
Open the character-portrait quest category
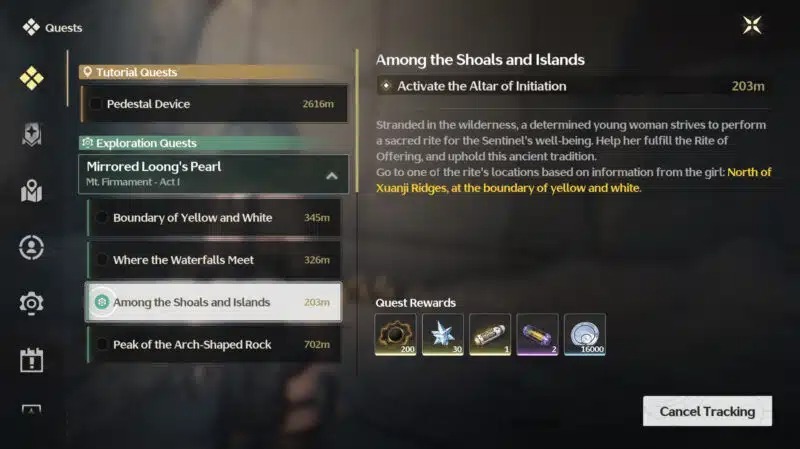click(32, 246)
